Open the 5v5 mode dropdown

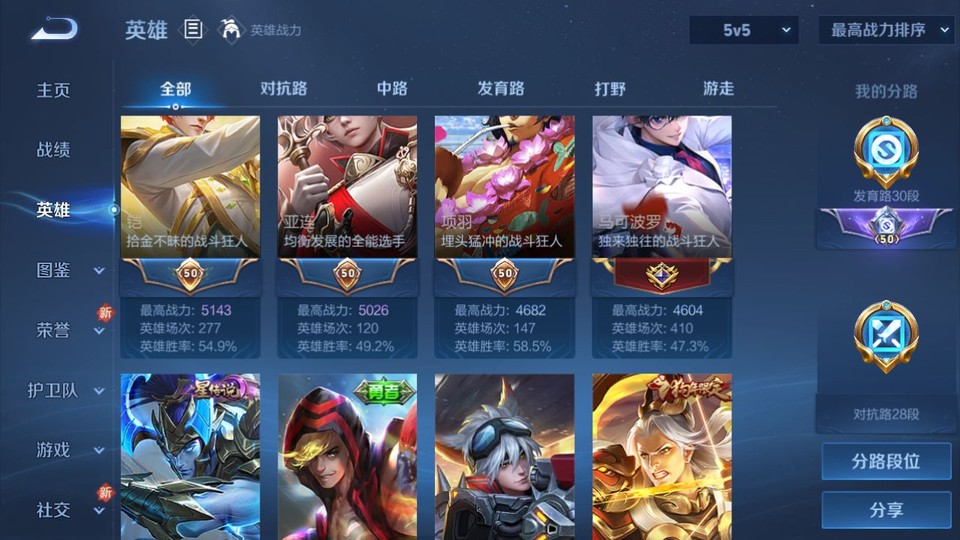point(743,30)
